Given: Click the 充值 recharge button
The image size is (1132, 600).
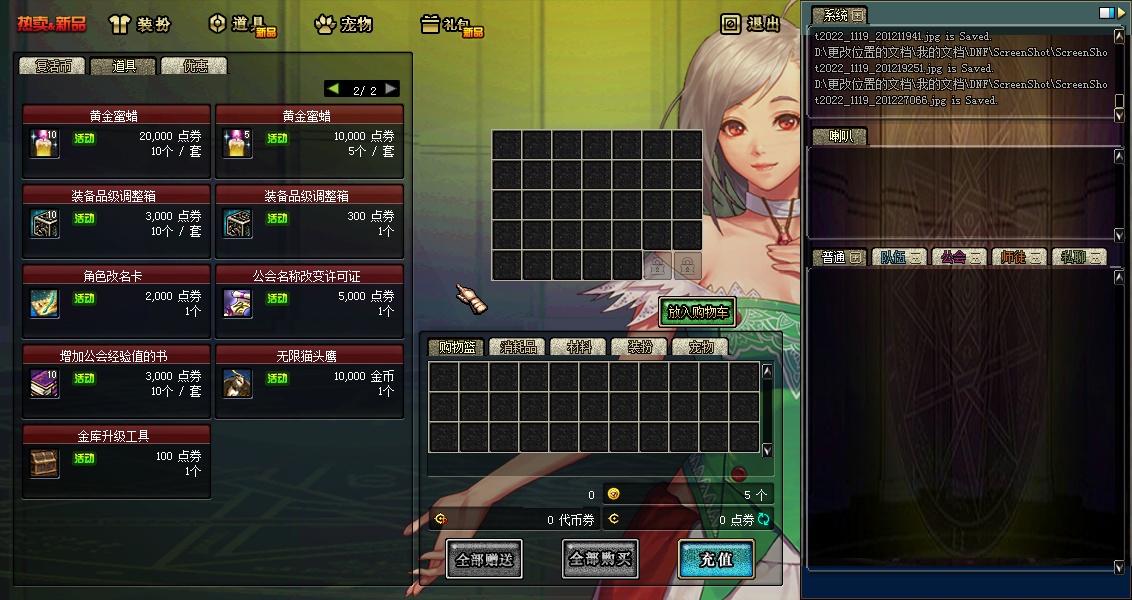Looking at the screenshot, I should (714, 559).
